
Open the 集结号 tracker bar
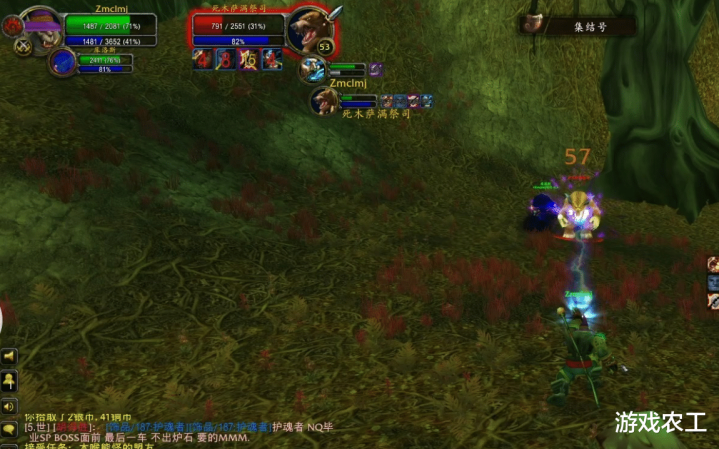(579, 25)
